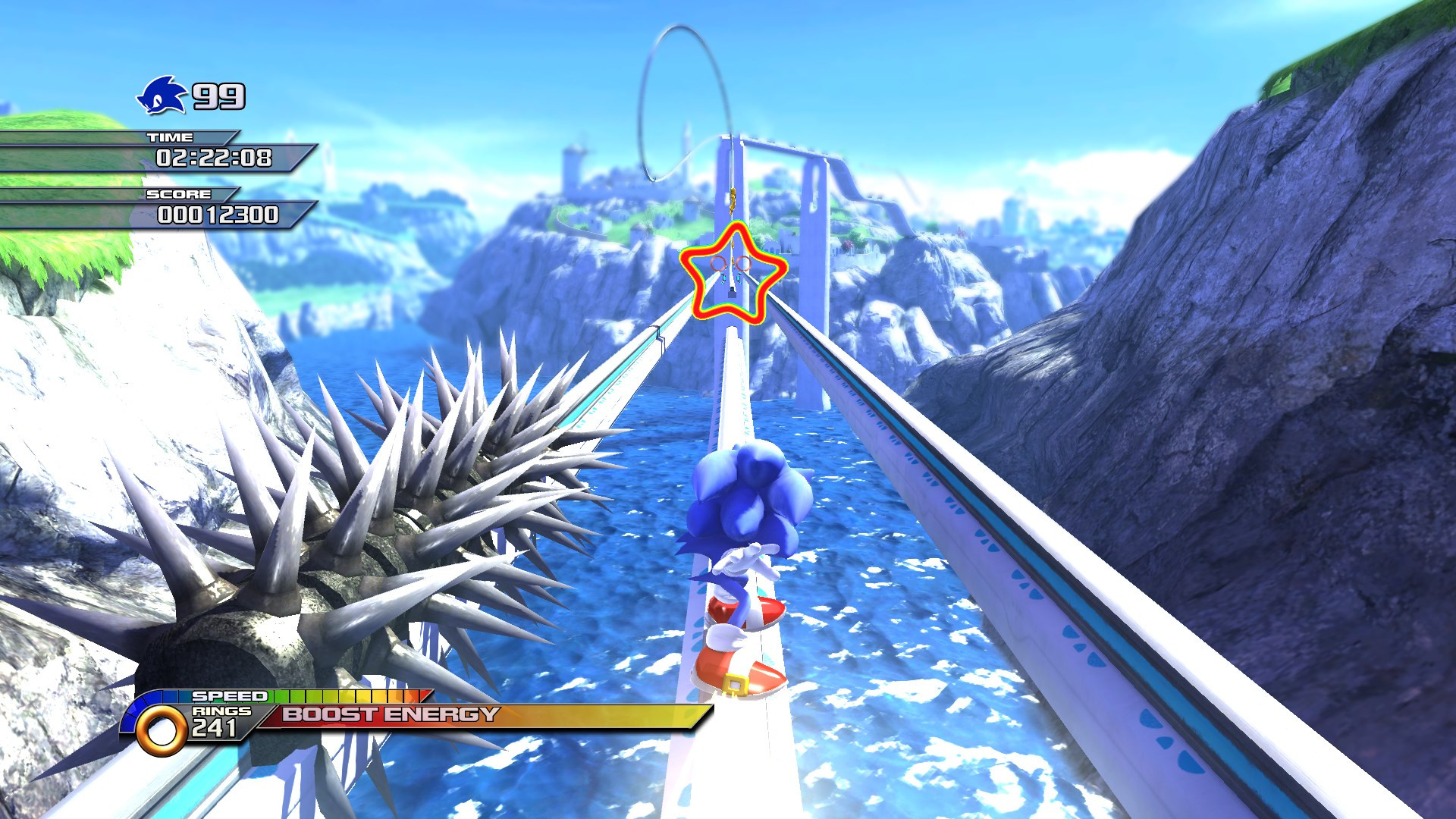Click the lives counter showing 99
The image size is (1456, 819).
[x=218, y=95]
